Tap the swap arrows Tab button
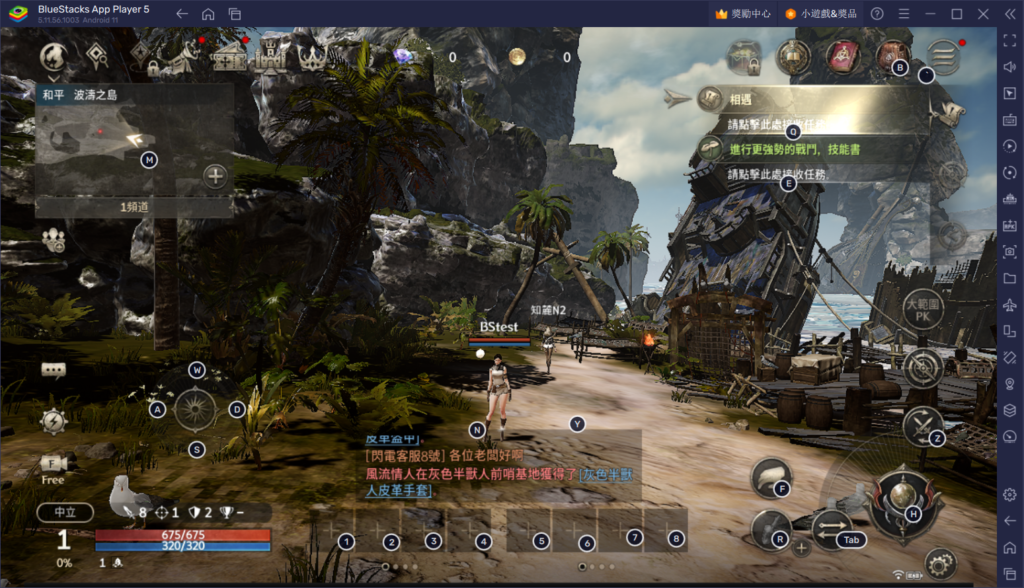Viewport: 1024px width, 588px height. tap(832, 530)
